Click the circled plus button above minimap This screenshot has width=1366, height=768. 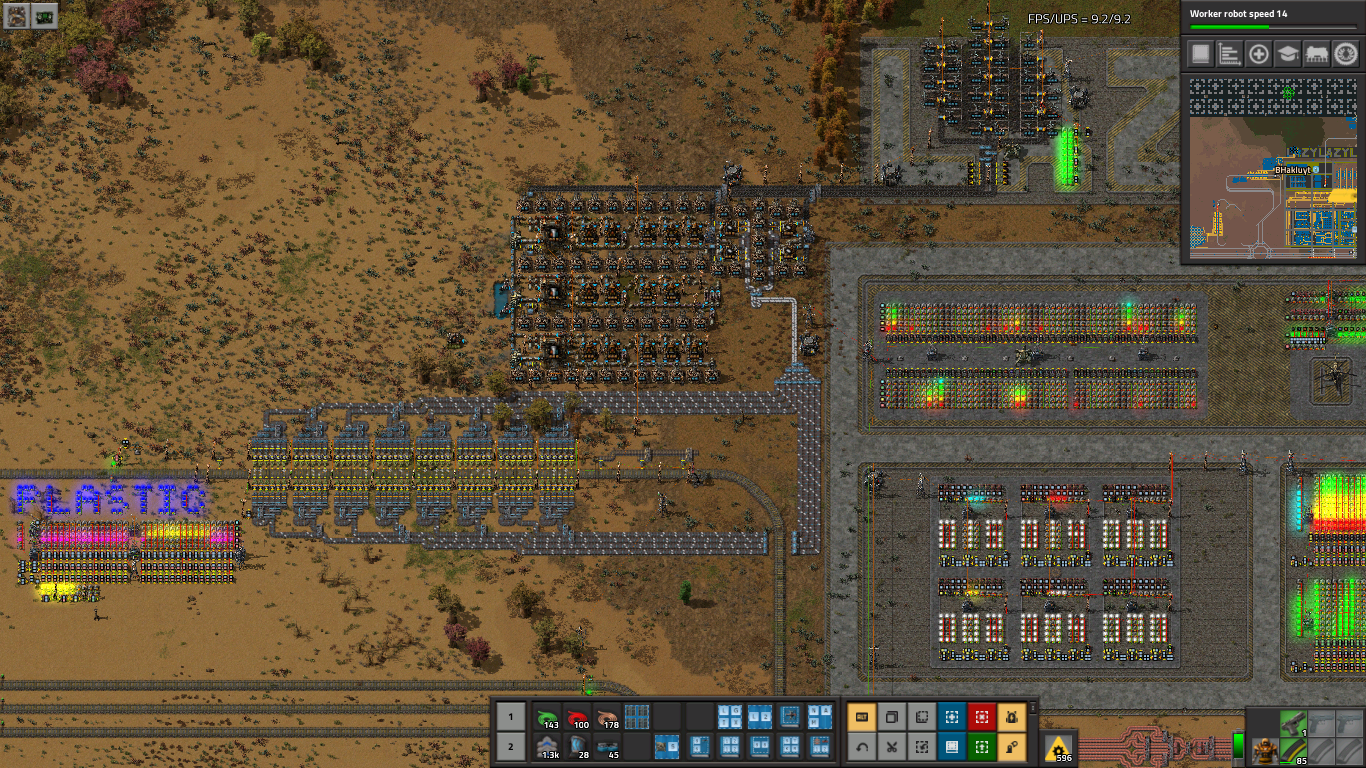1259,54
